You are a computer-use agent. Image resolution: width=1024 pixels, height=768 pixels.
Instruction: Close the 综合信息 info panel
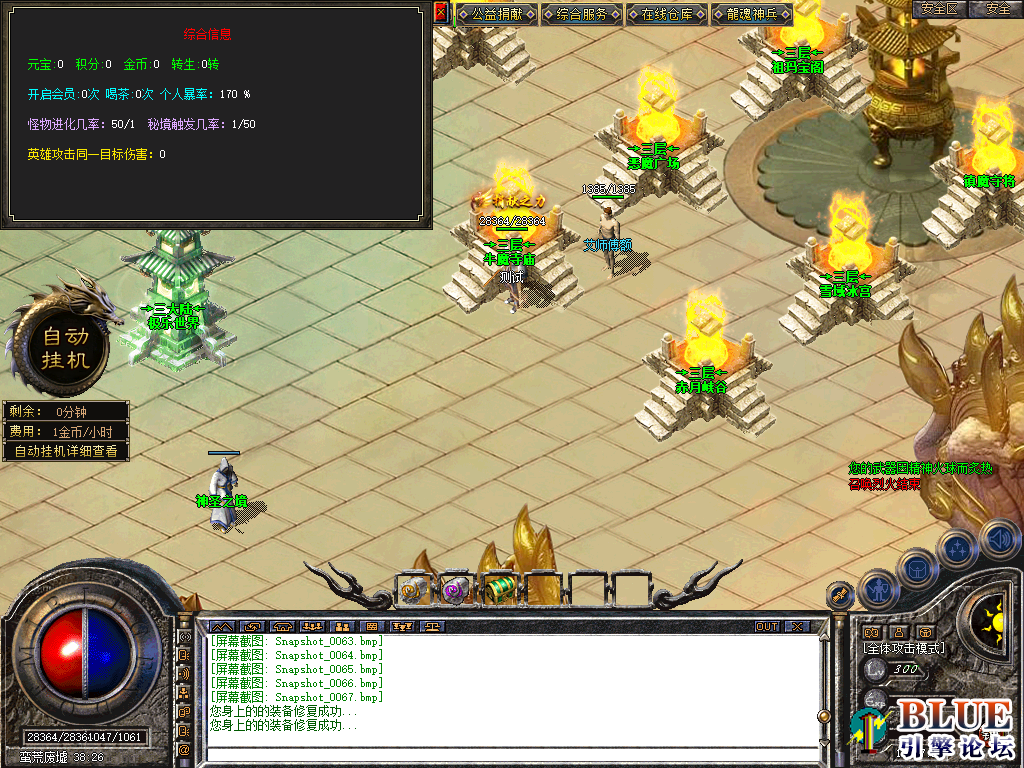coord(441,12)
